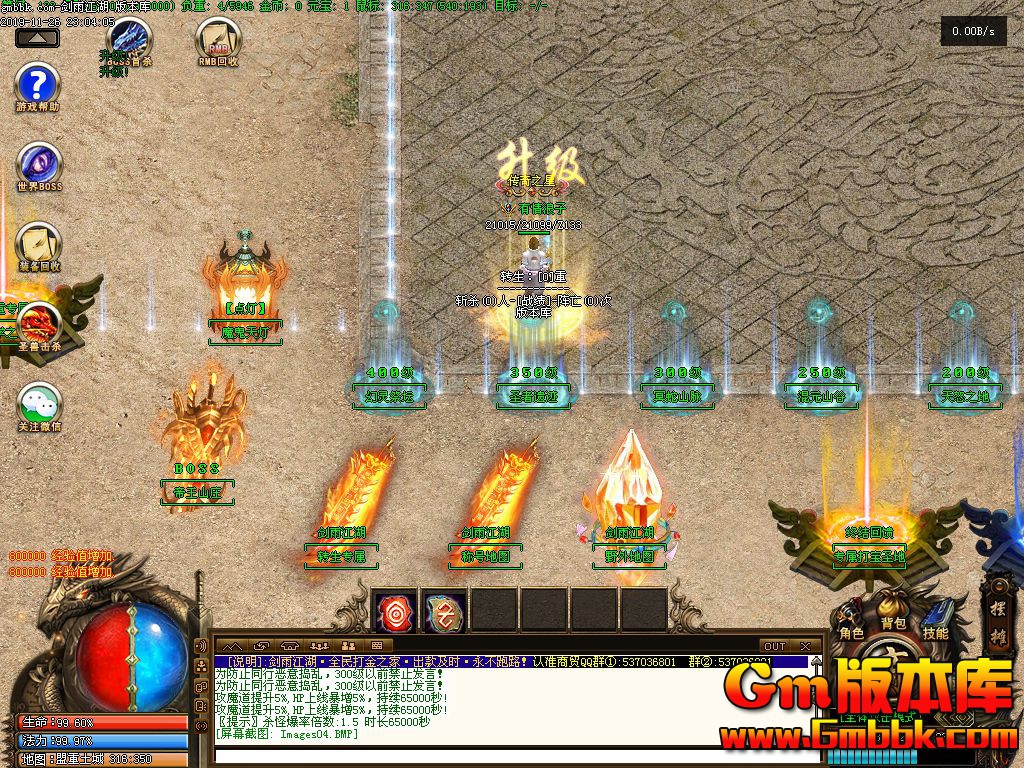Viewport: 1024px width, 768px height.
Task: Open the 世界BOSS menu icon
Action: [x=39, y=165]
